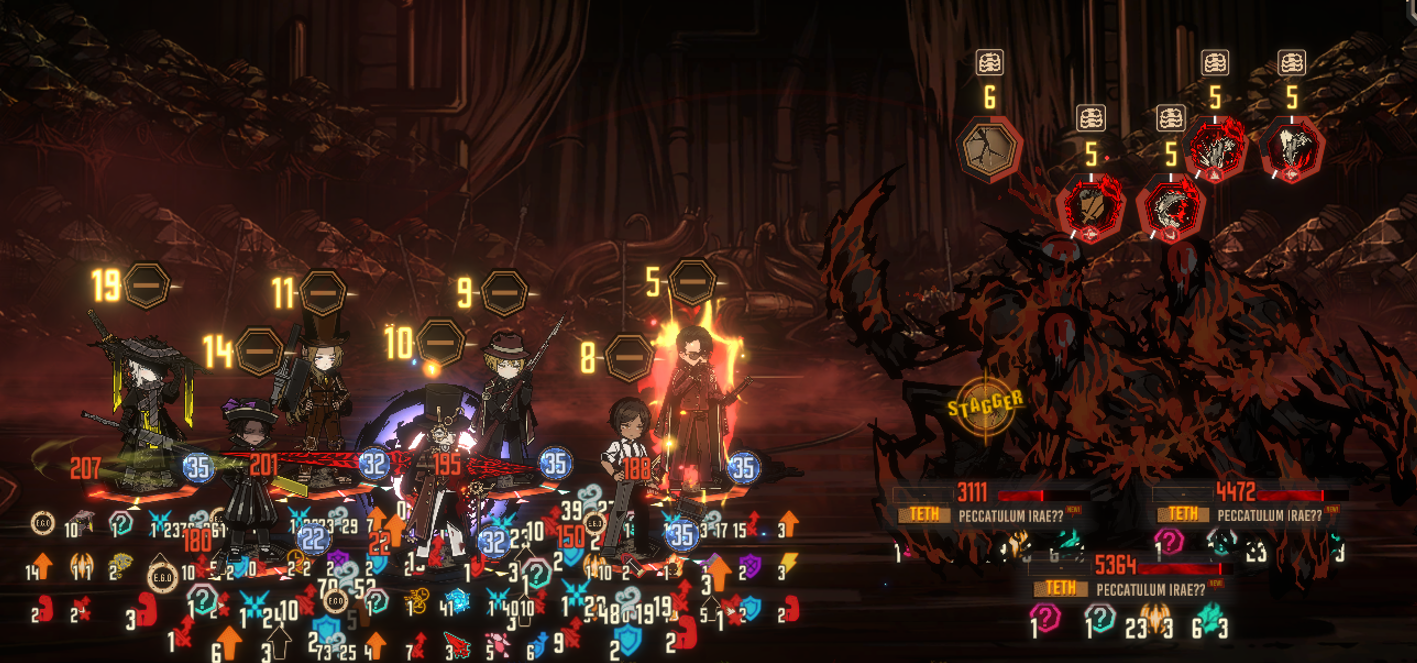1417x663 pixels.
Task: Click the empty skill slot with speed 10
Action: pyautogui.click(x=439, y=344)
